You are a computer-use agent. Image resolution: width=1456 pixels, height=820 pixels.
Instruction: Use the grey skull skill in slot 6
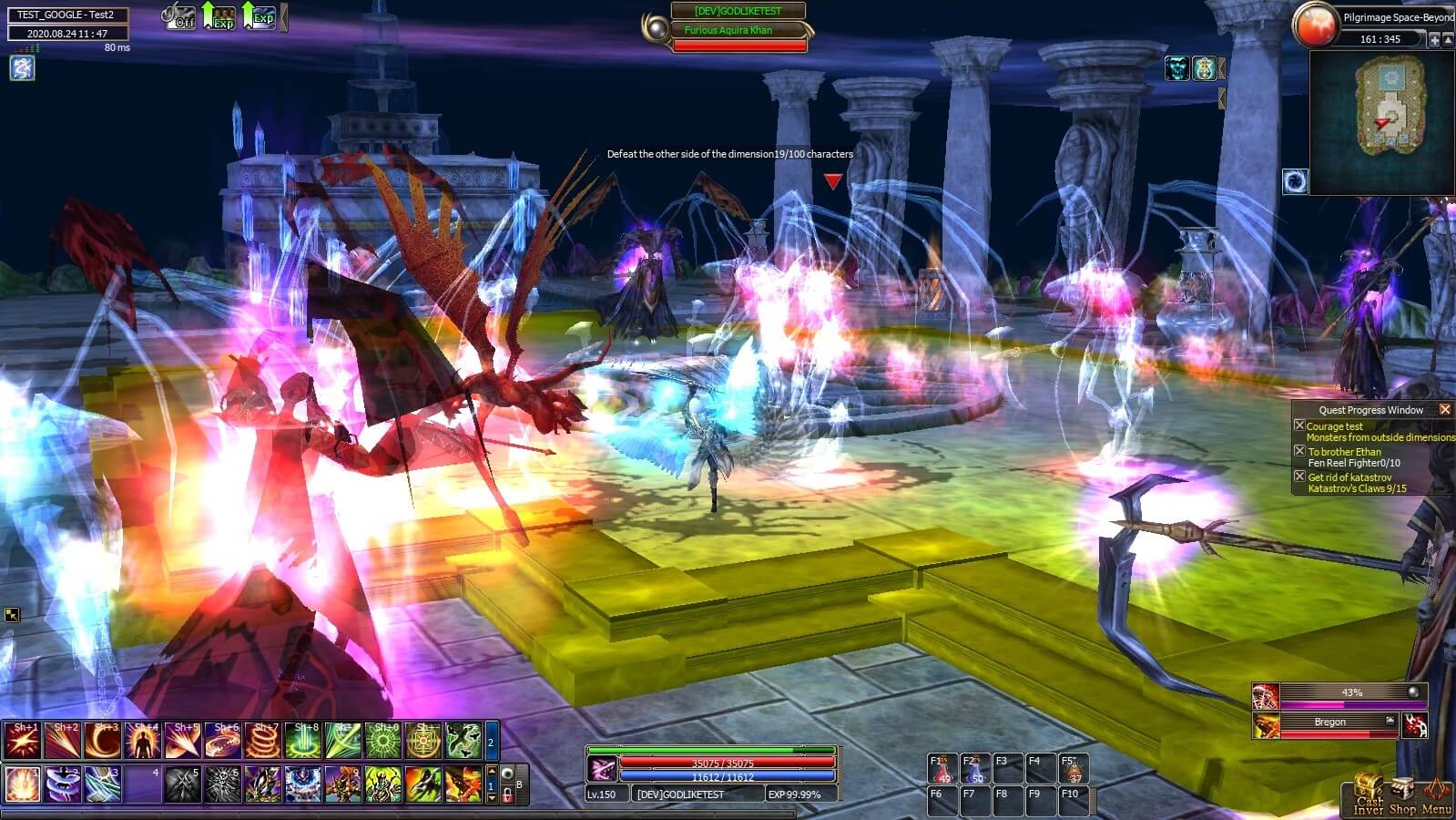click(x=222, y=784)
